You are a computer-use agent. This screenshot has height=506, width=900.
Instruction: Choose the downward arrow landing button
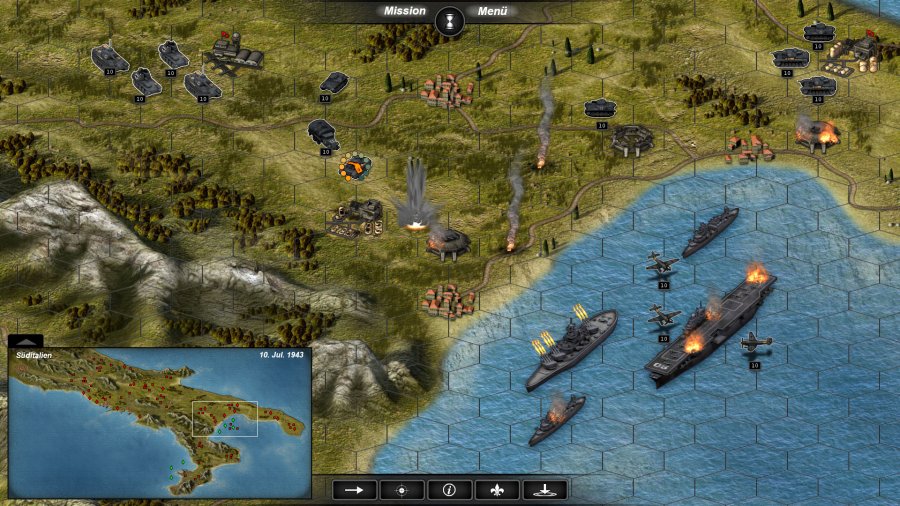[x=544, y=490]
